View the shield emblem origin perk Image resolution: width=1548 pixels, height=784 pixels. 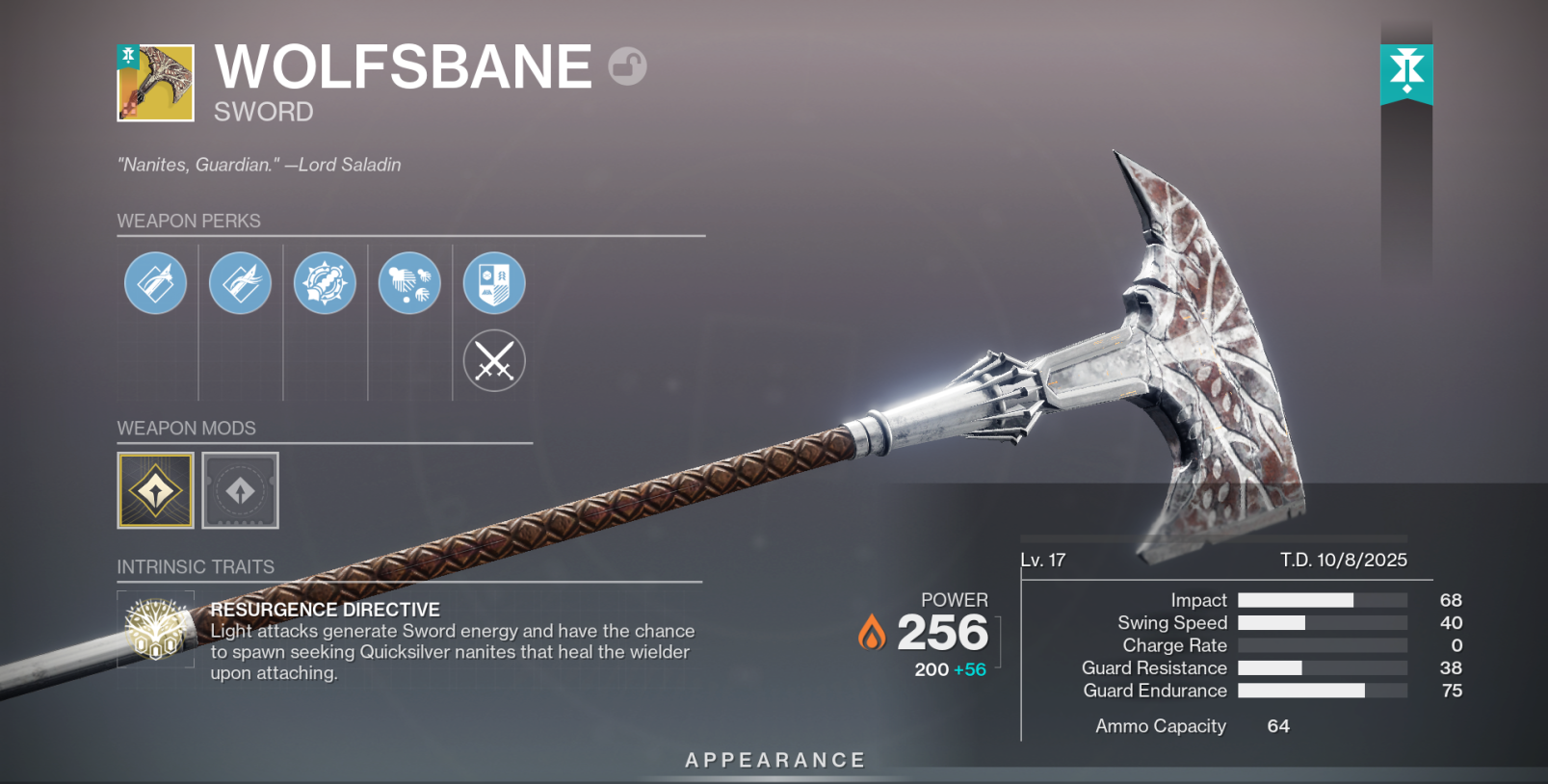click(494, 283)
